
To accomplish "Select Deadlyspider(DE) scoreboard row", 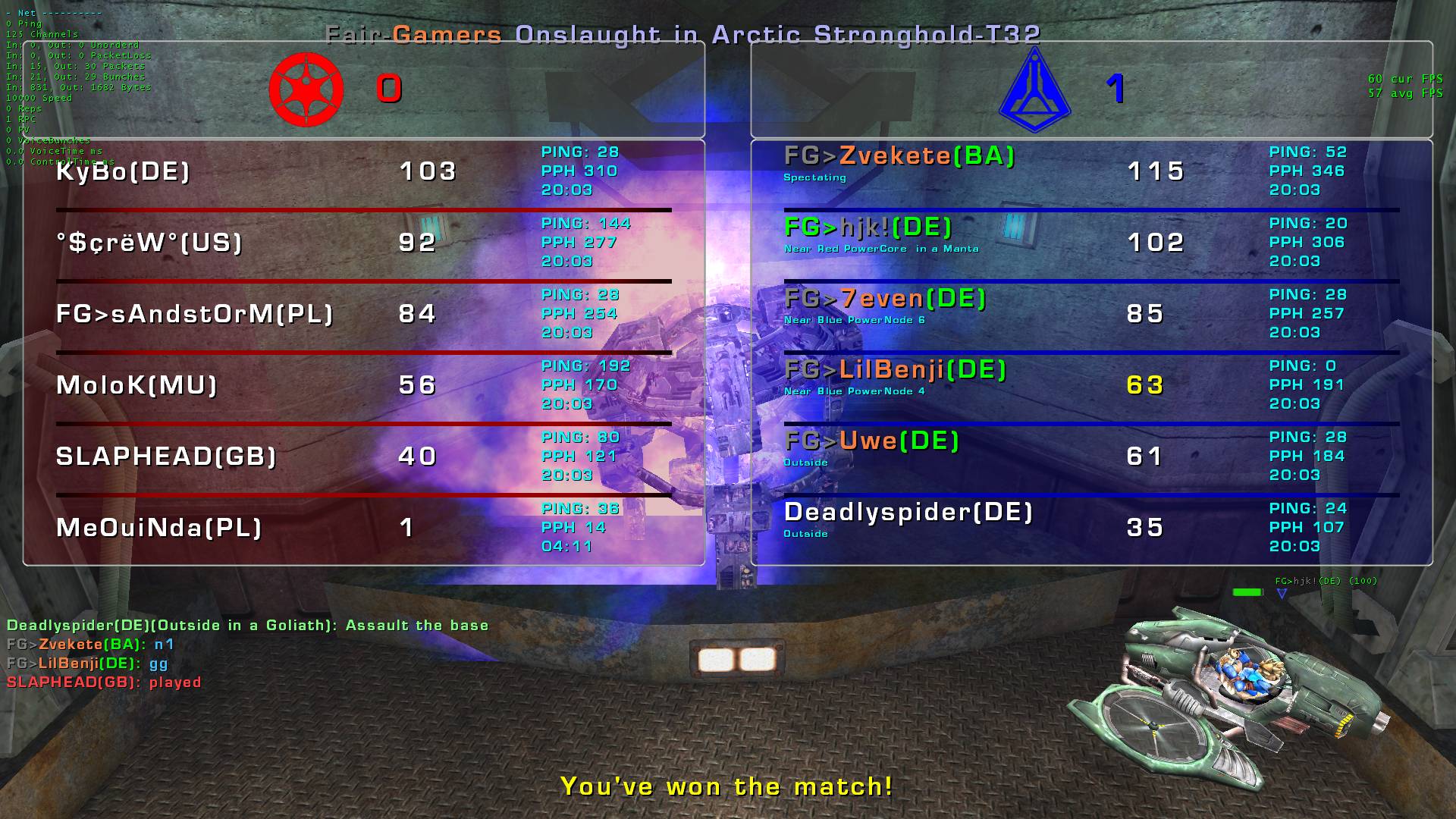I will click(x=908, y=513).
